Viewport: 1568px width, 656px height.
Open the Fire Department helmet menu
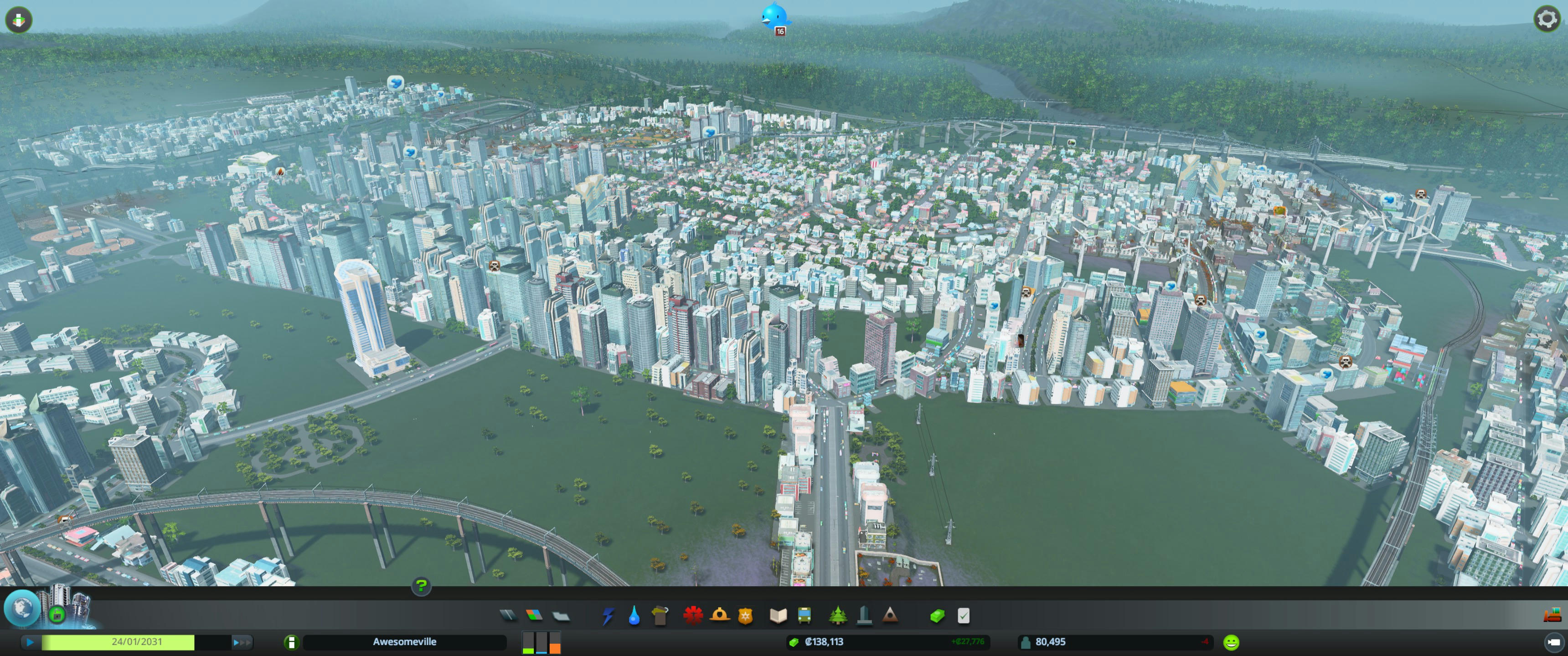pyautogui.click(x=719, y=616)
